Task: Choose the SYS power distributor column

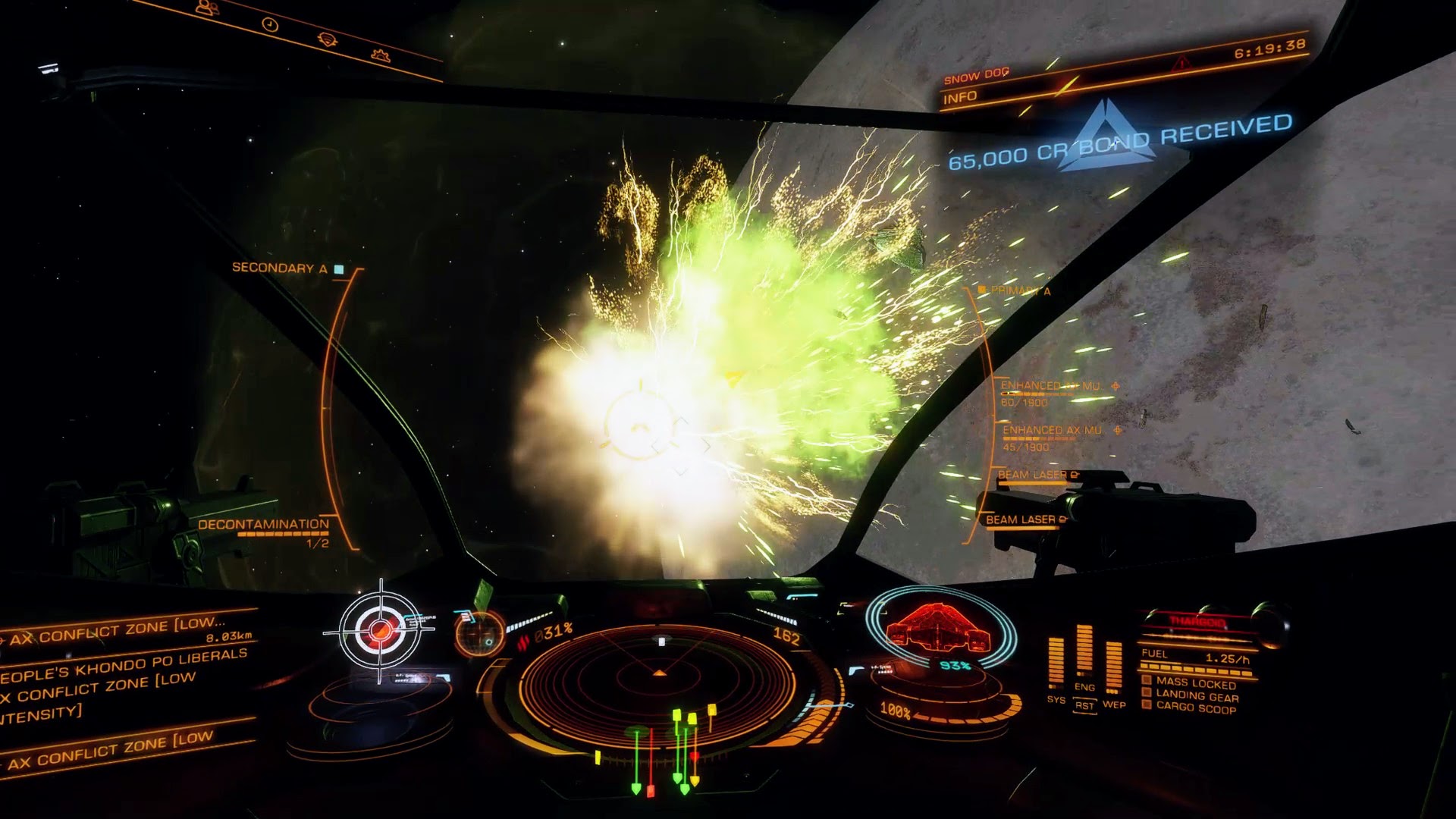Action: (1056, 664)
